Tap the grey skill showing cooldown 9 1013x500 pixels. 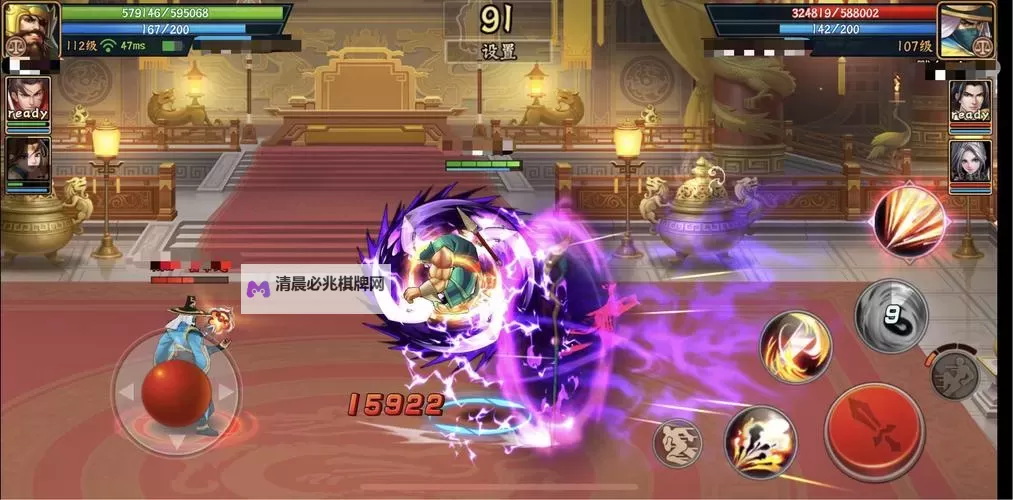(890, 315)
